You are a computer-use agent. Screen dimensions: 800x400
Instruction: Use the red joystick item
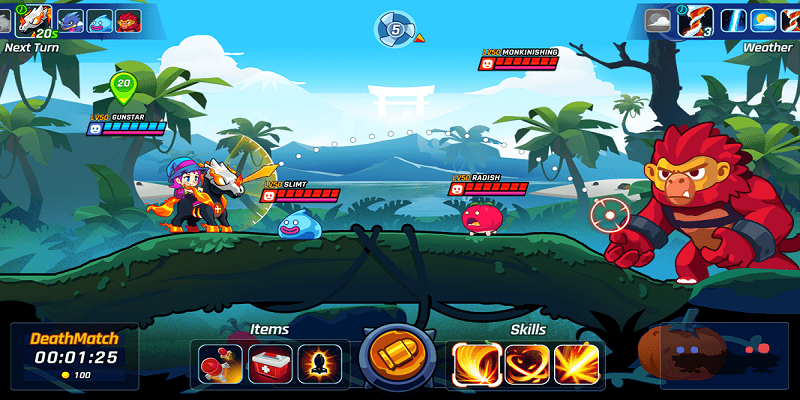(x=219, y=364)
